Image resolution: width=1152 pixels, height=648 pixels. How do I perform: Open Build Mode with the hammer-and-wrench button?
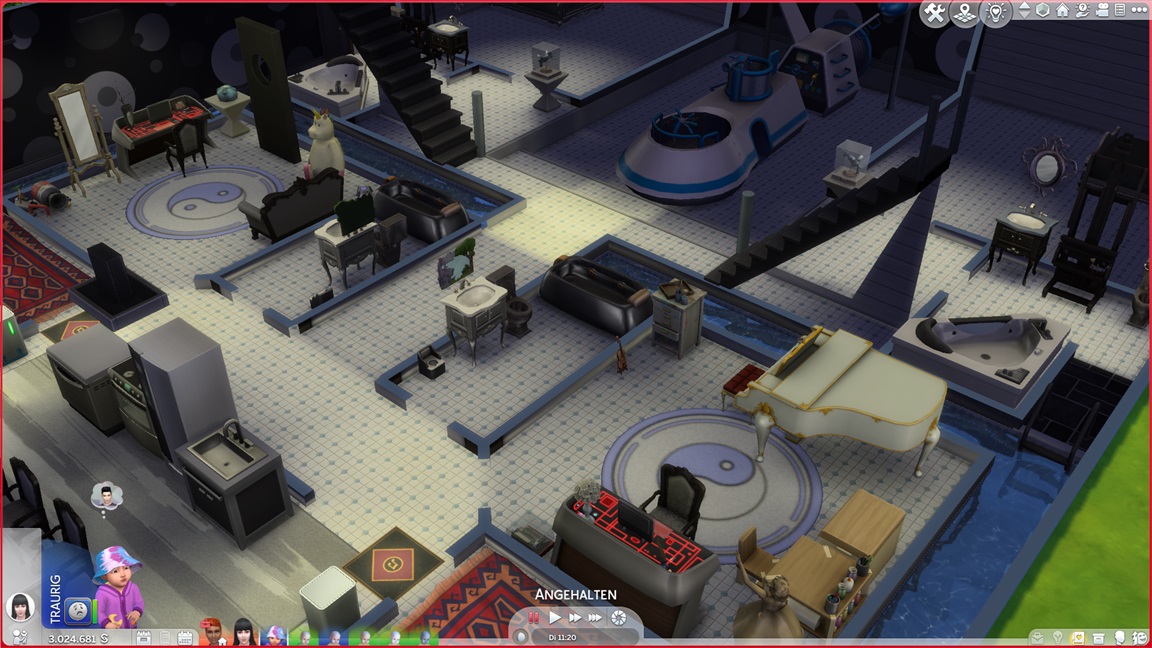pos(935,13)
